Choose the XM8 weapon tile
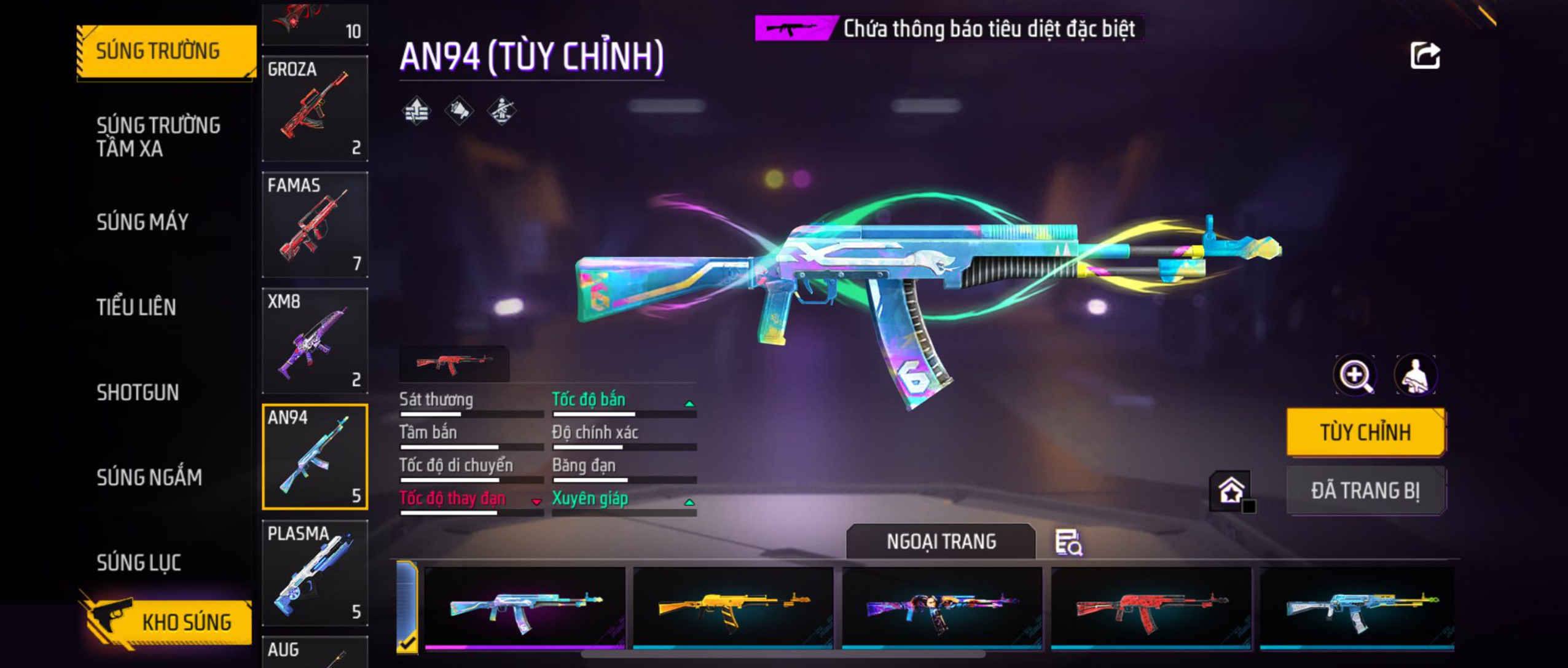 [x=315, y=340]
